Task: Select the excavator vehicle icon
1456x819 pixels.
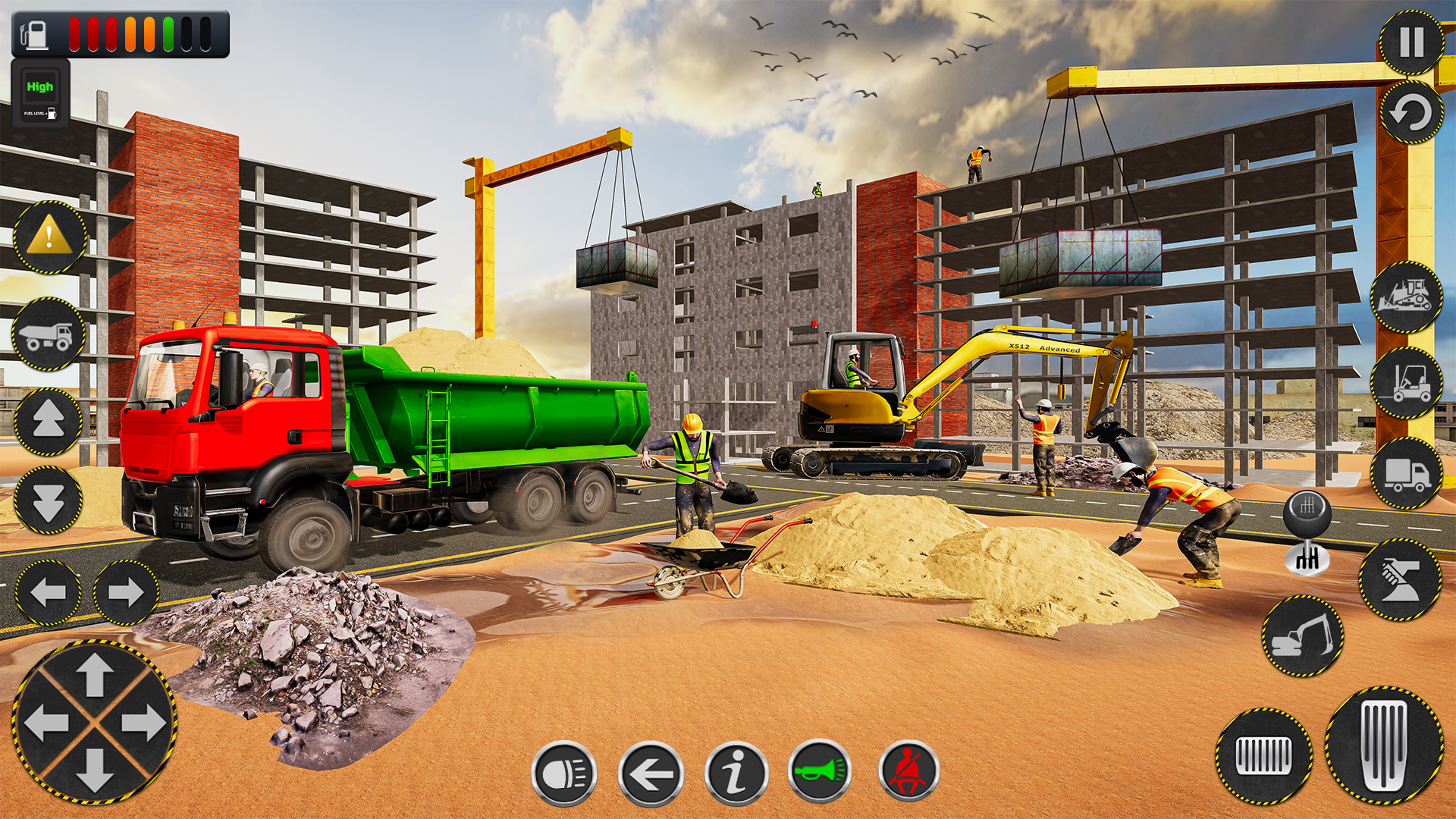Action: (1302, 636)
